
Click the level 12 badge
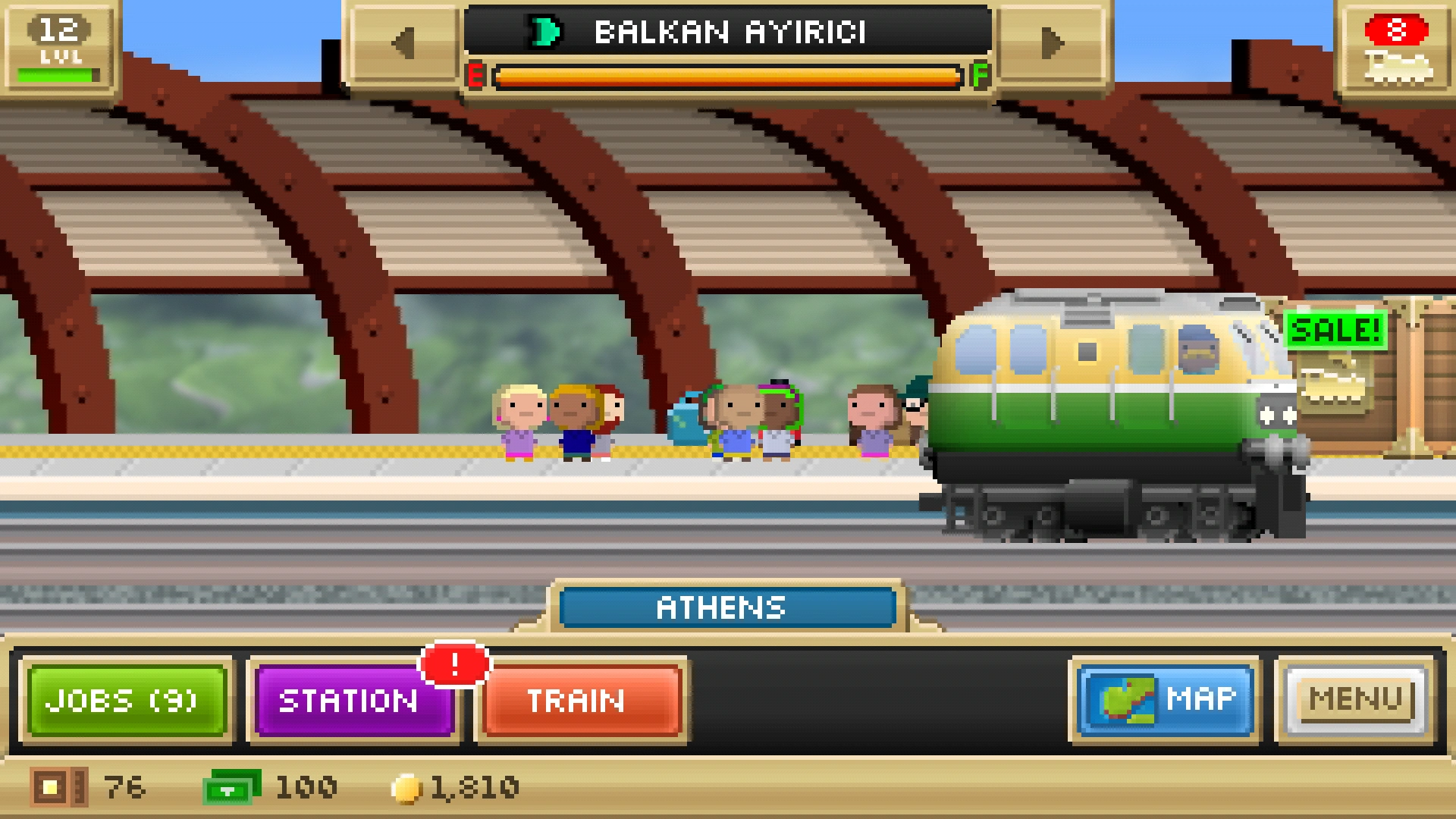(59, 45)
